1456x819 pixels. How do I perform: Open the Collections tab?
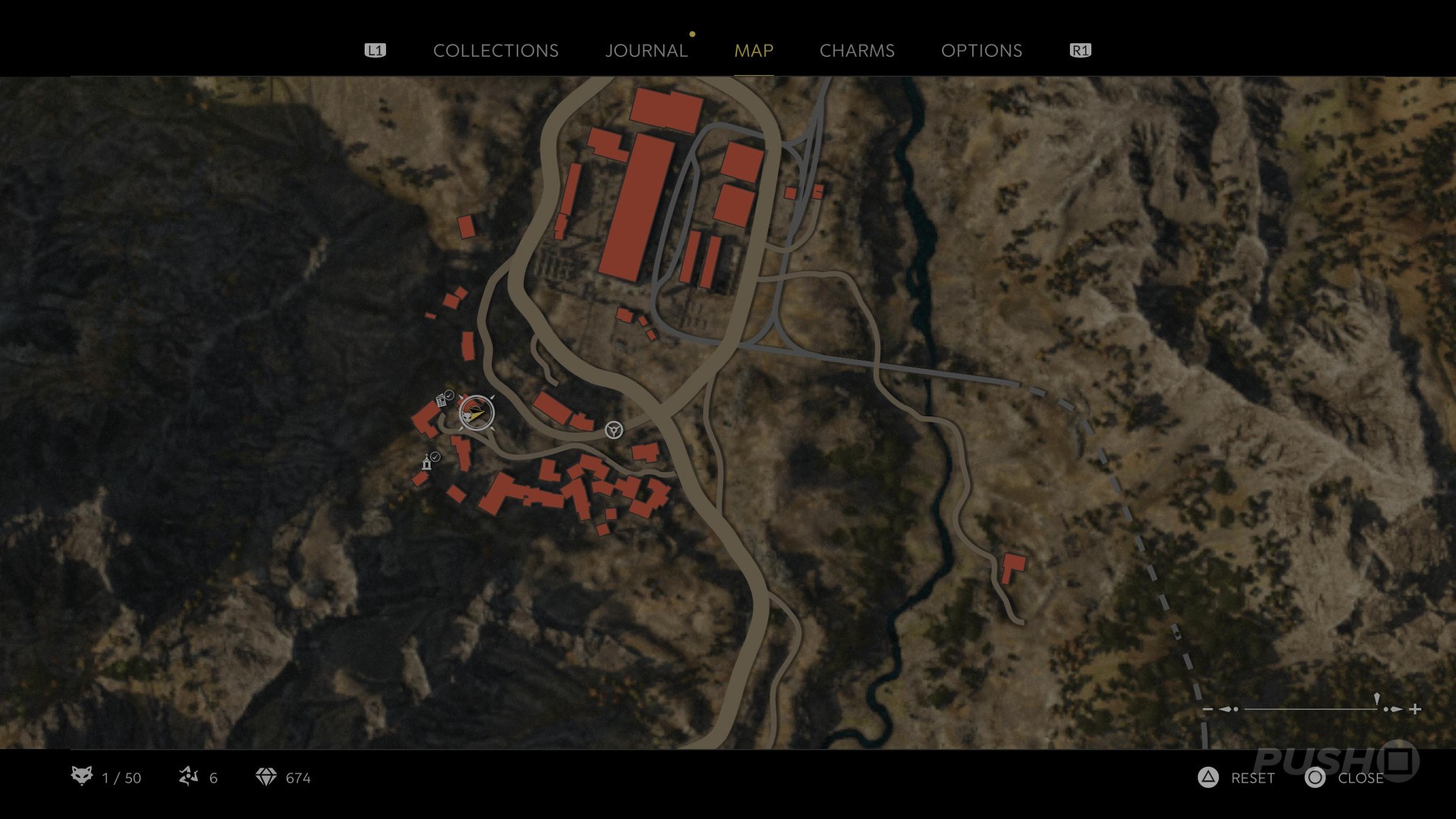(495, 51)
